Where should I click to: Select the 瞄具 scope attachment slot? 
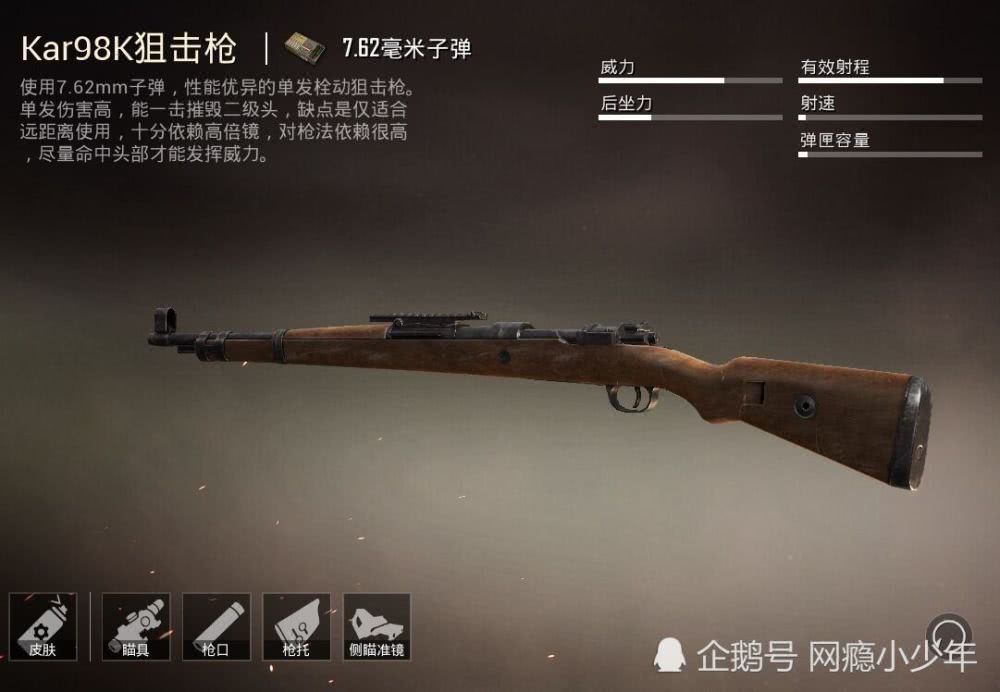click(x=136, y=627)
